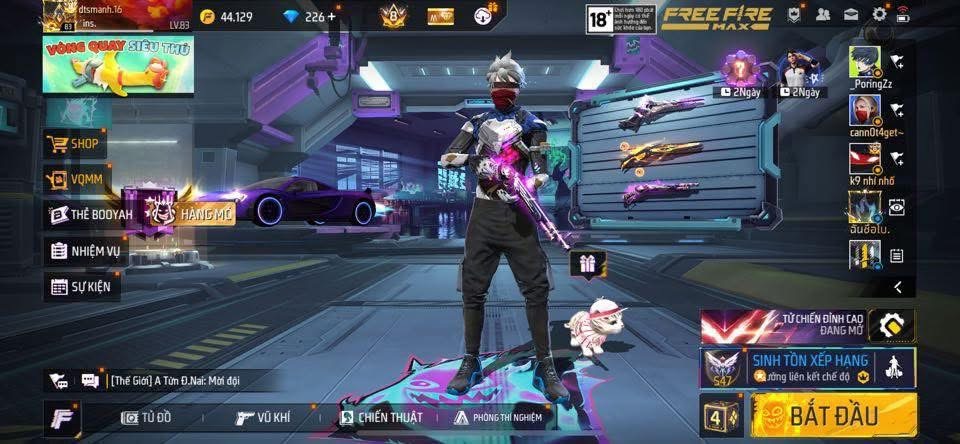Viewport: 960px width, 444px height.
Task: Open the gift box icon
Action: pos(584,264)
